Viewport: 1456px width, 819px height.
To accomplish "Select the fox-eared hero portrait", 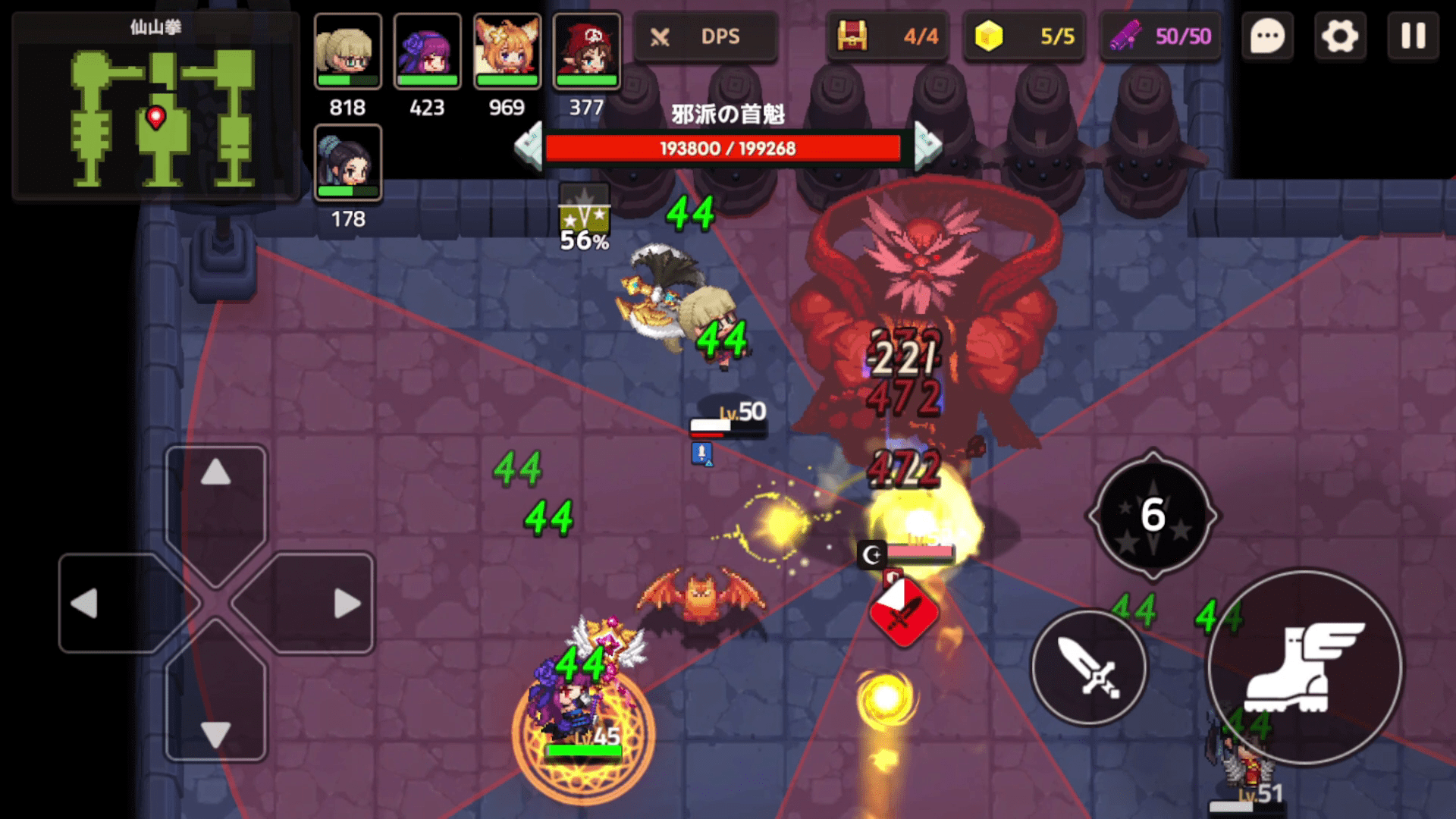I will pyautogui.click(x=507, y=52).
